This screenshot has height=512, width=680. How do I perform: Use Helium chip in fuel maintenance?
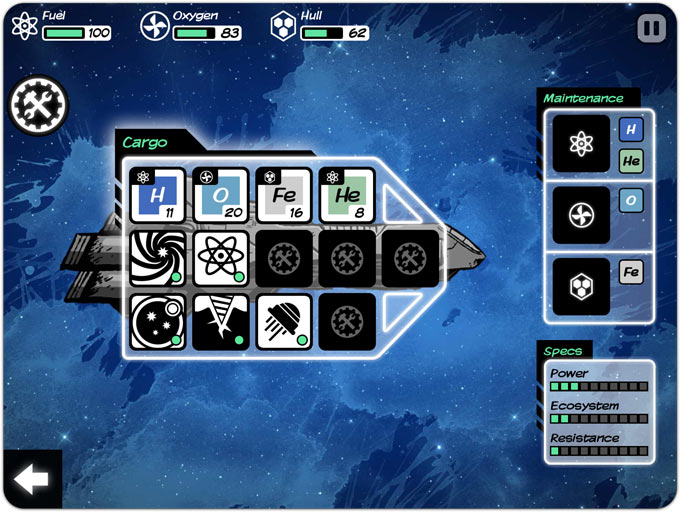[x=631, y=160]
